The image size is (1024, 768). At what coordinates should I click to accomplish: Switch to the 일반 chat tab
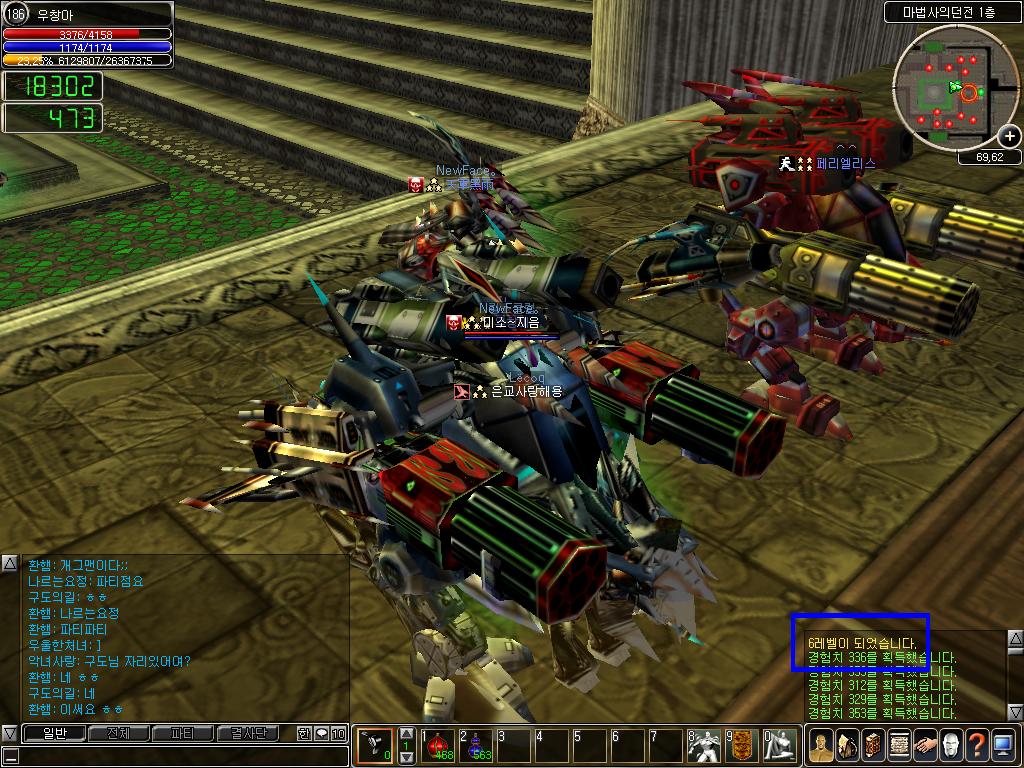tap(53, 734)
